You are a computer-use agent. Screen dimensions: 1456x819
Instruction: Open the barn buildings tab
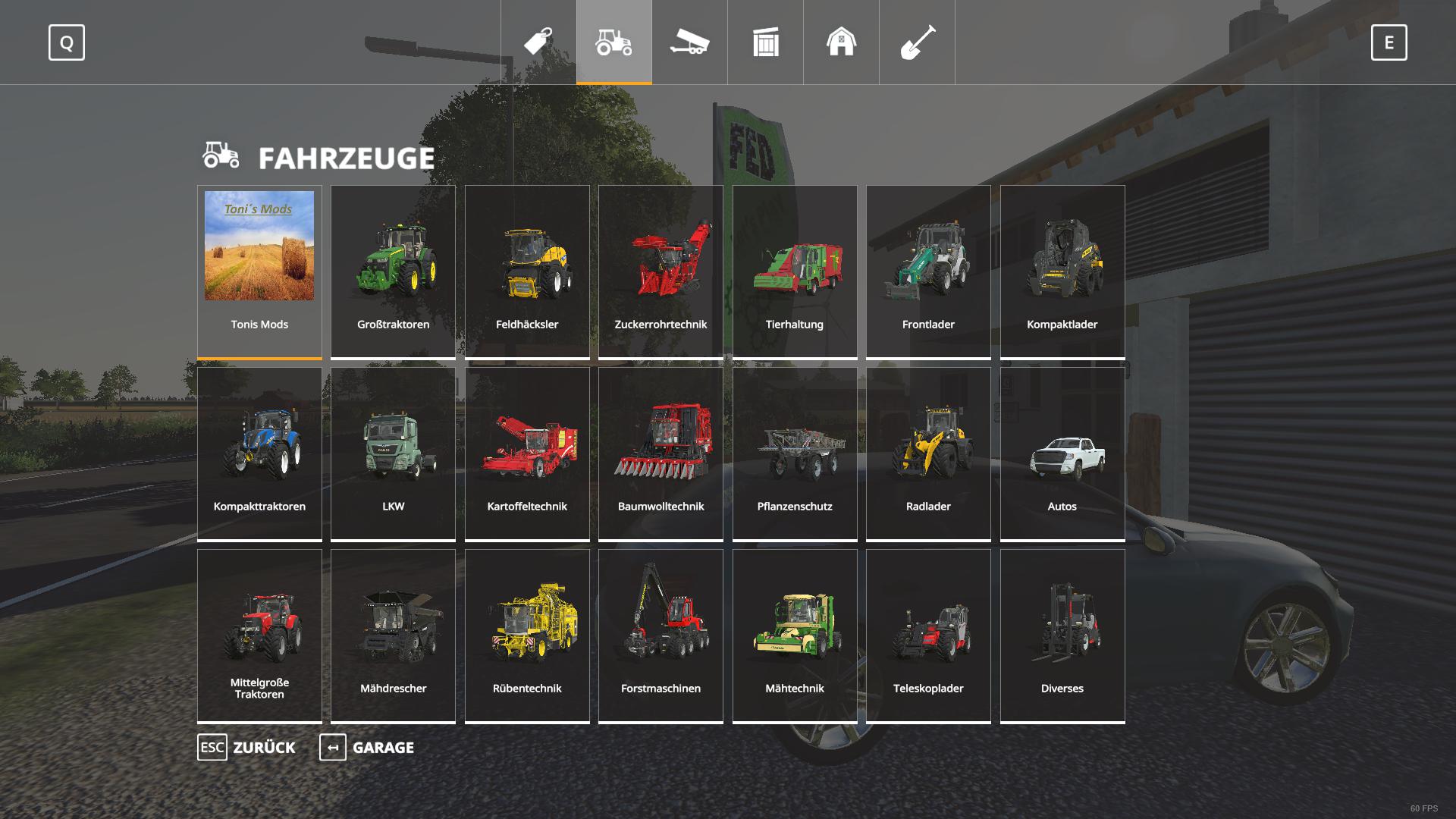click(x=842, y=42)
